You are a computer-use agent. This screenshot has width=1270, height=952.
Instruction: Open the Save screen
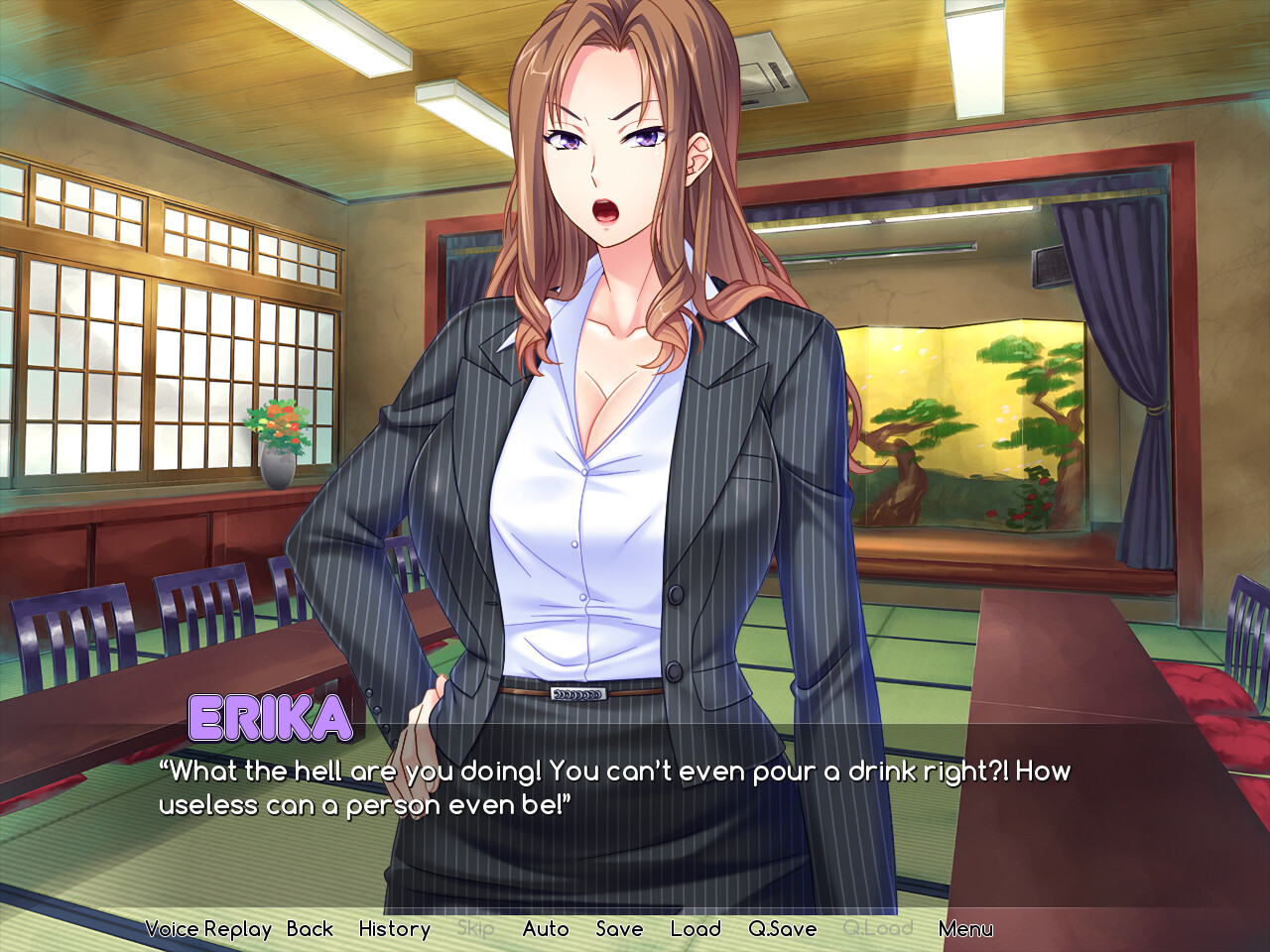619,929
